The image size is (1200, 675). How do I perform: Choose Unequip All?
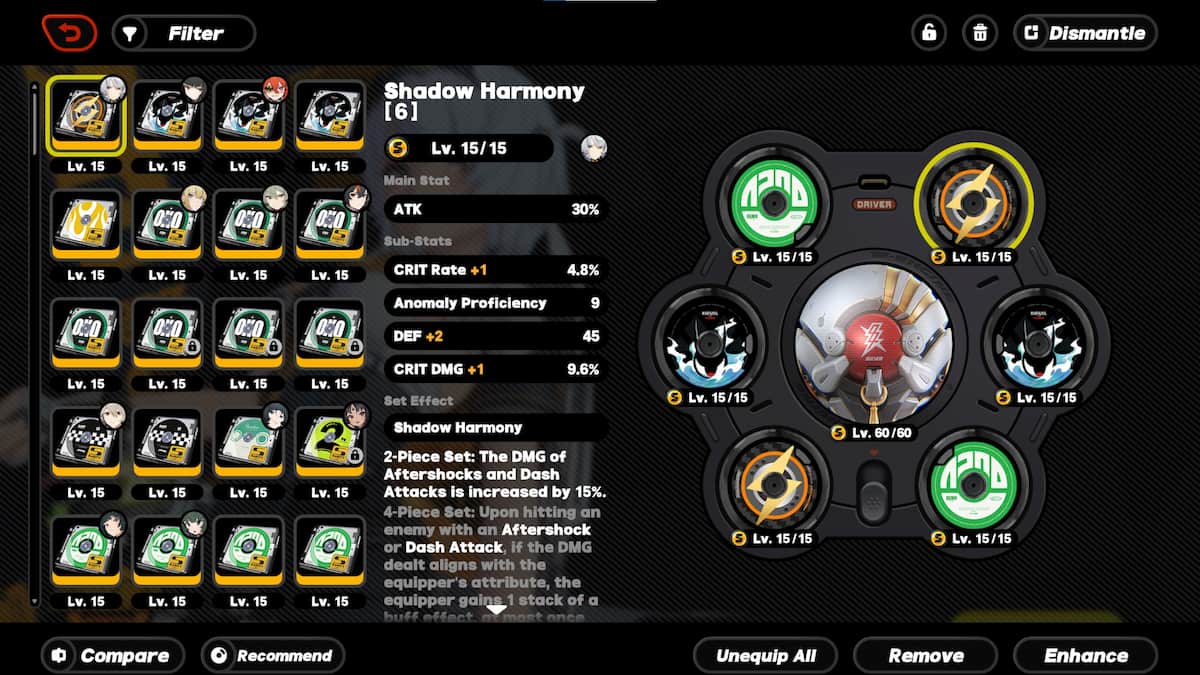click(x=766, y=656)
